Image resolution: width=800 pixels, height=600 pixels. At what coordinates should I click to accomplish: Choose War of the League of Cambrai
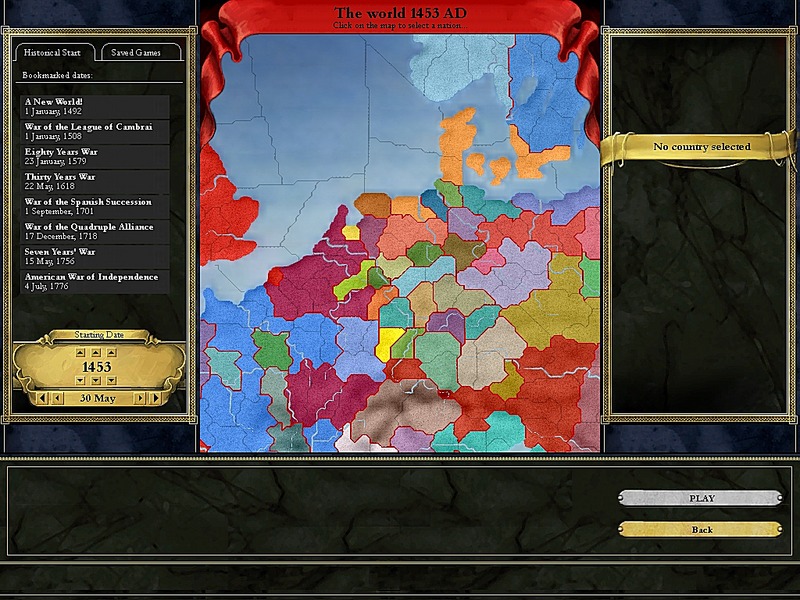click(96, 131)
